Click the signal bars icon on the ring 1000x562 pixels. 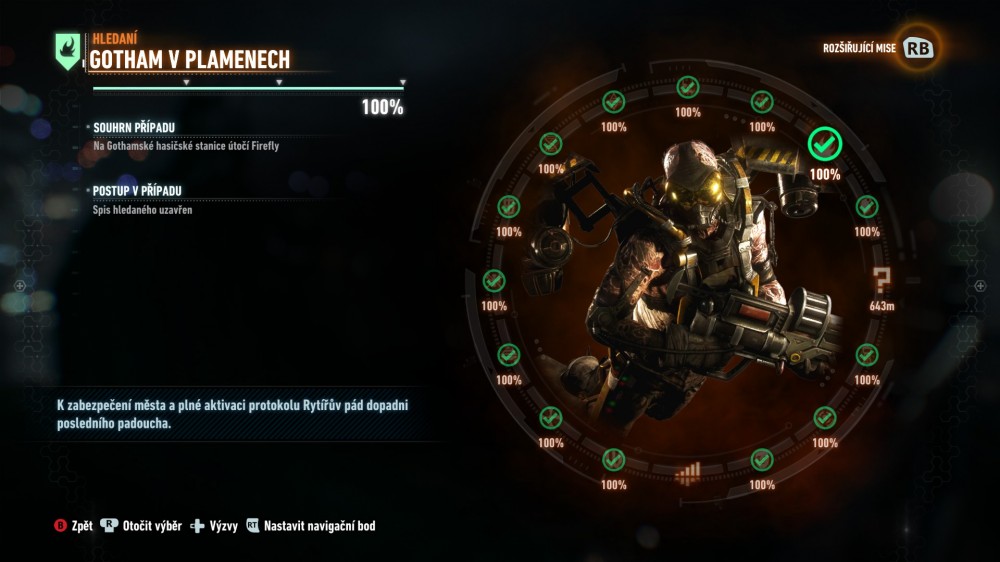tap(688, 472)
